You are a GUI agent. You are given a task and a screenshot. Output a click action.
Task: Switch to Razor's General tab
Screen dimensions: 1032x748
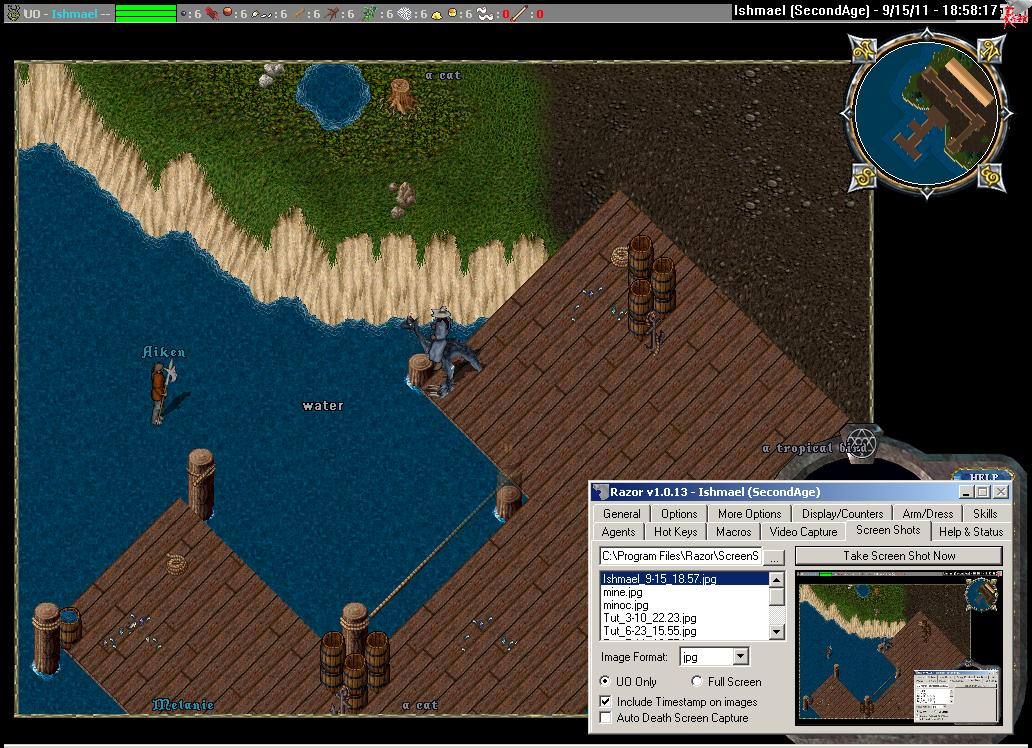click(622, 514)
